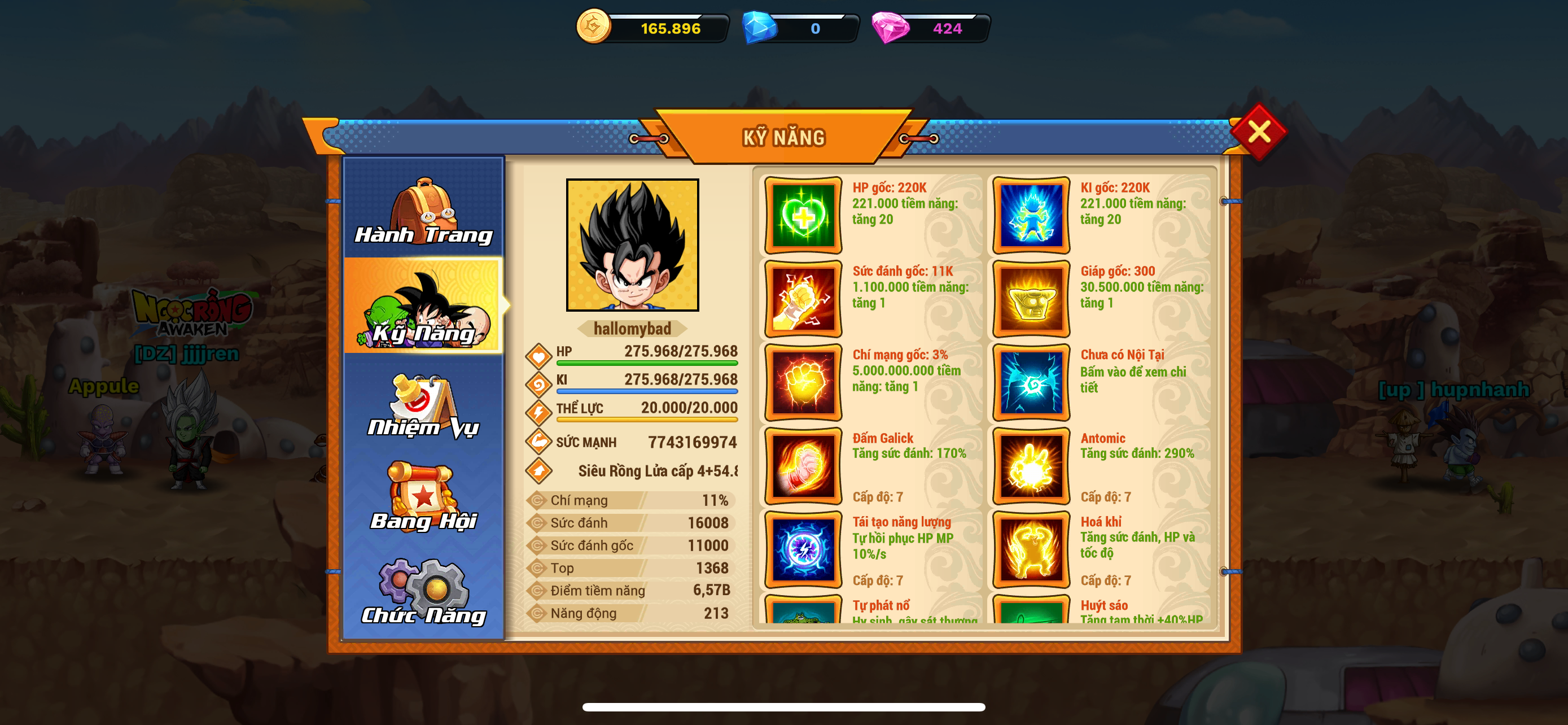Viewport: 1568px width, 725px height.
Task: Switch to the Nhiệm Vụ tab
Action: [x=424, y=406]
